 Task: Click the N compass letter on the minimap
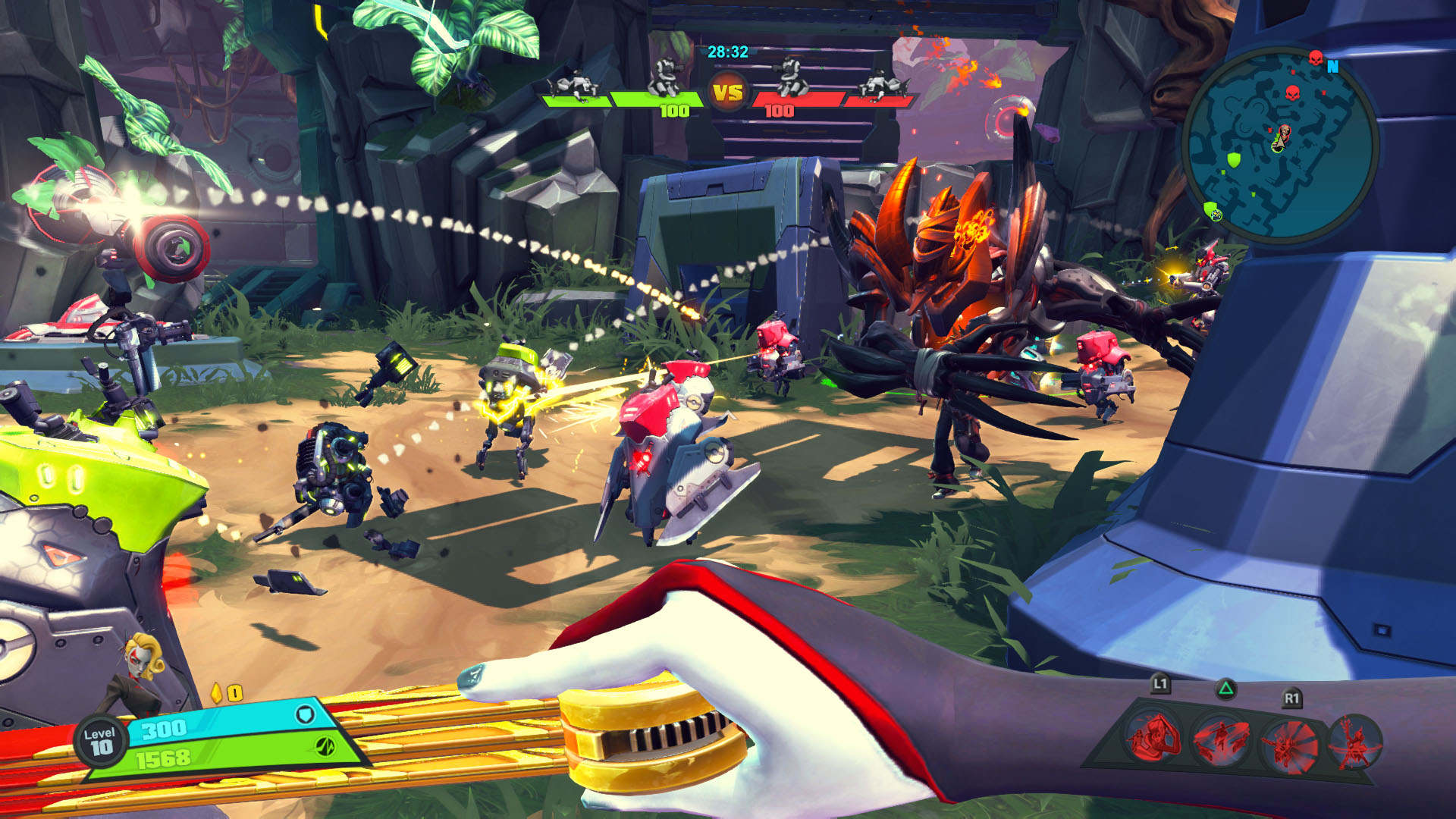coord(1333,67)
